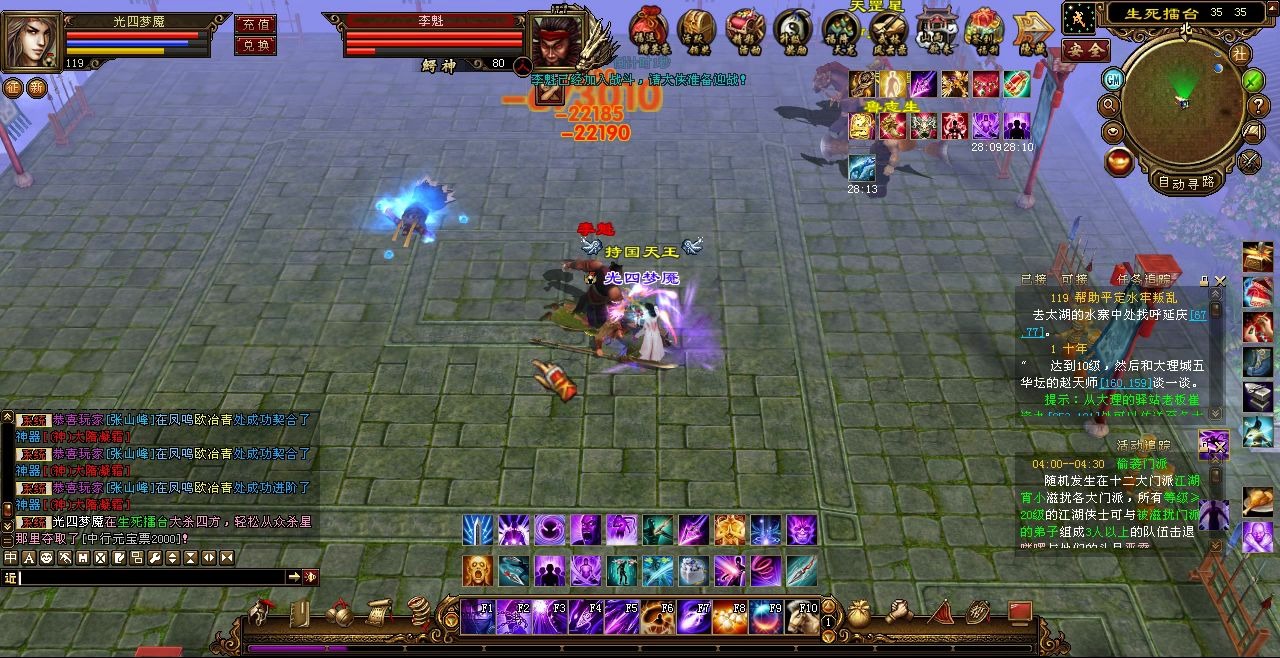Close the quest tracker panel

point(1219,282)
